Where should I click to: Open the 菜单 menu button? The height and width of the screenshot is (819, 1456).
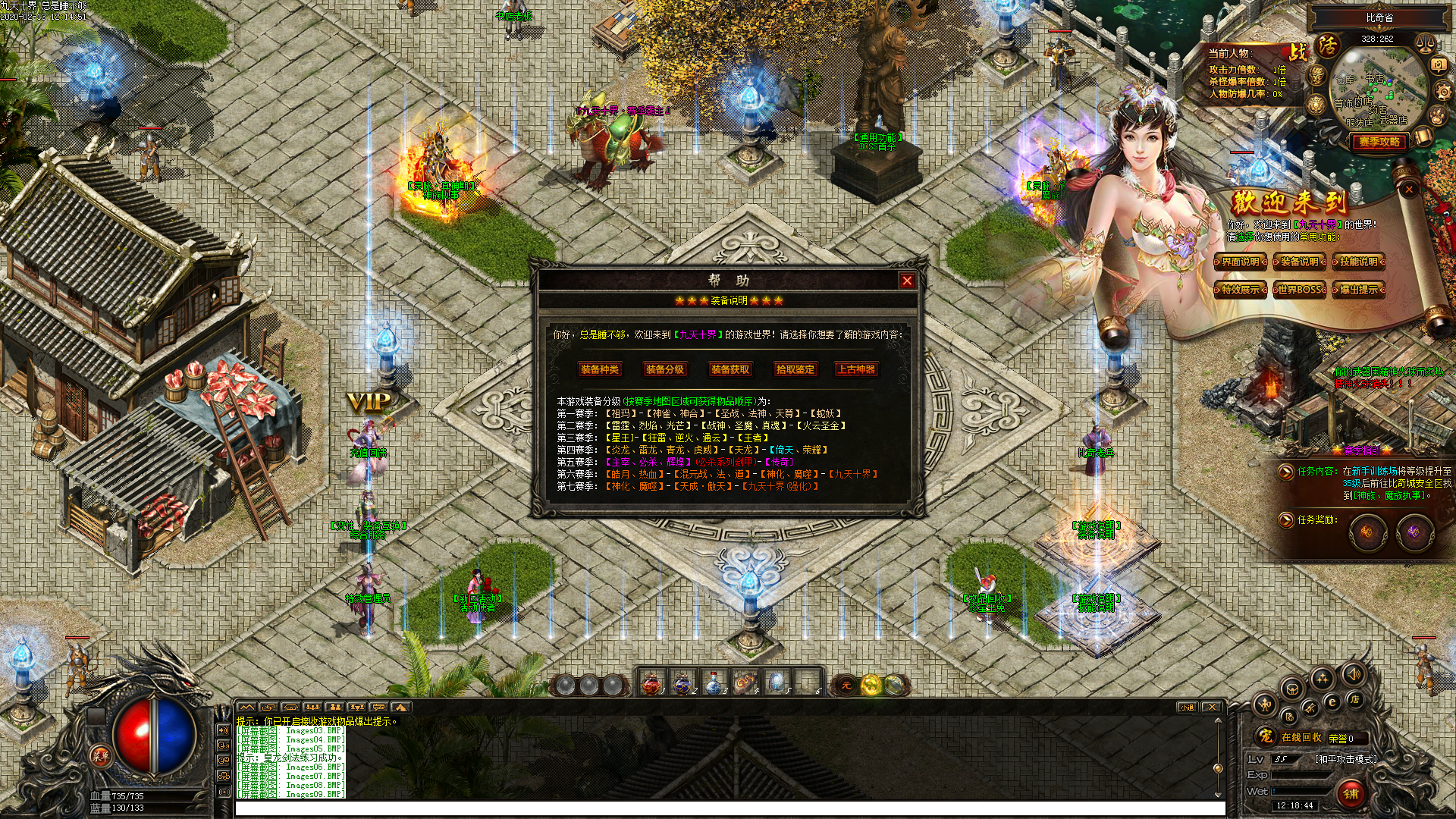[100, 755]
